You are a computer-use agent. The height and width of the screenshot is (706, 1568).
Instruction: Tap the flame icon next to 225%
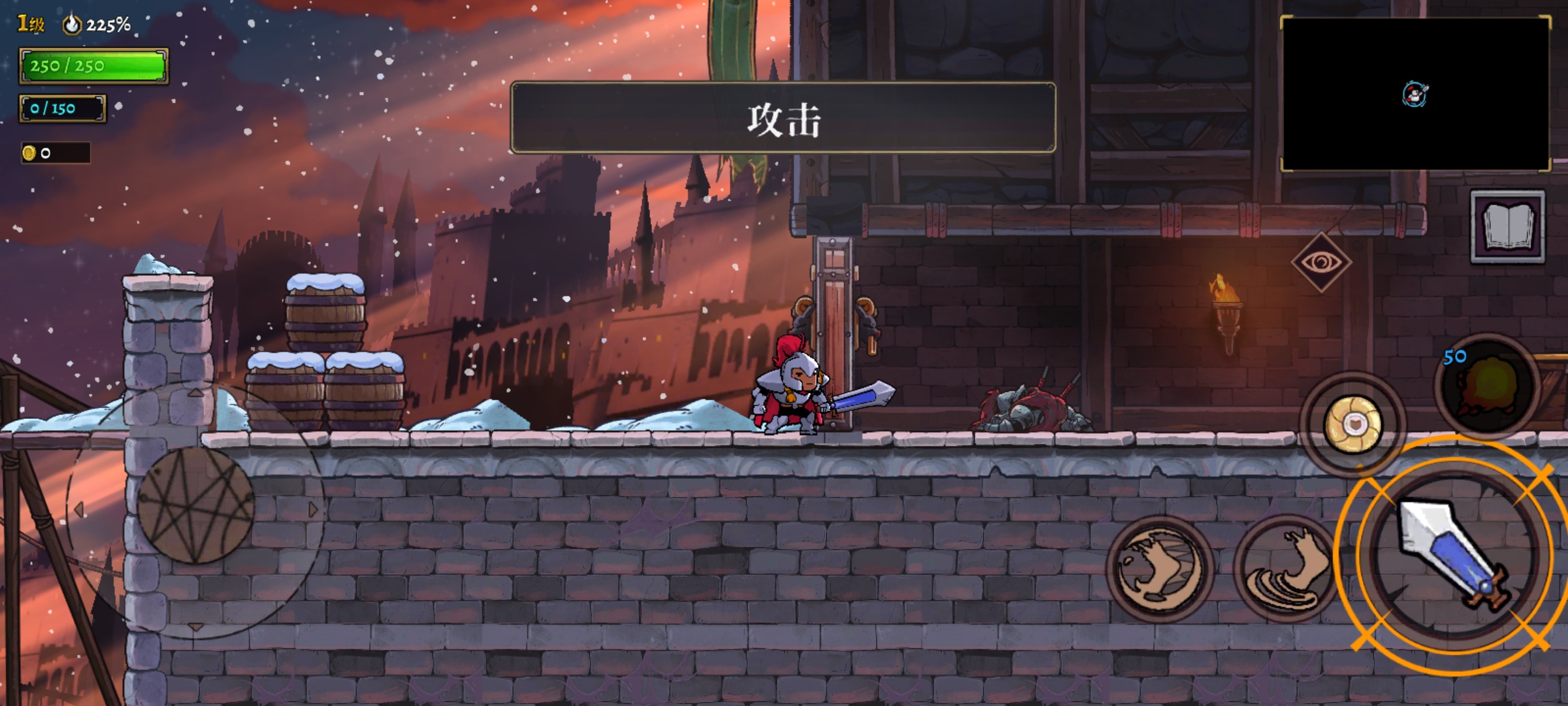tap(72, 24)
